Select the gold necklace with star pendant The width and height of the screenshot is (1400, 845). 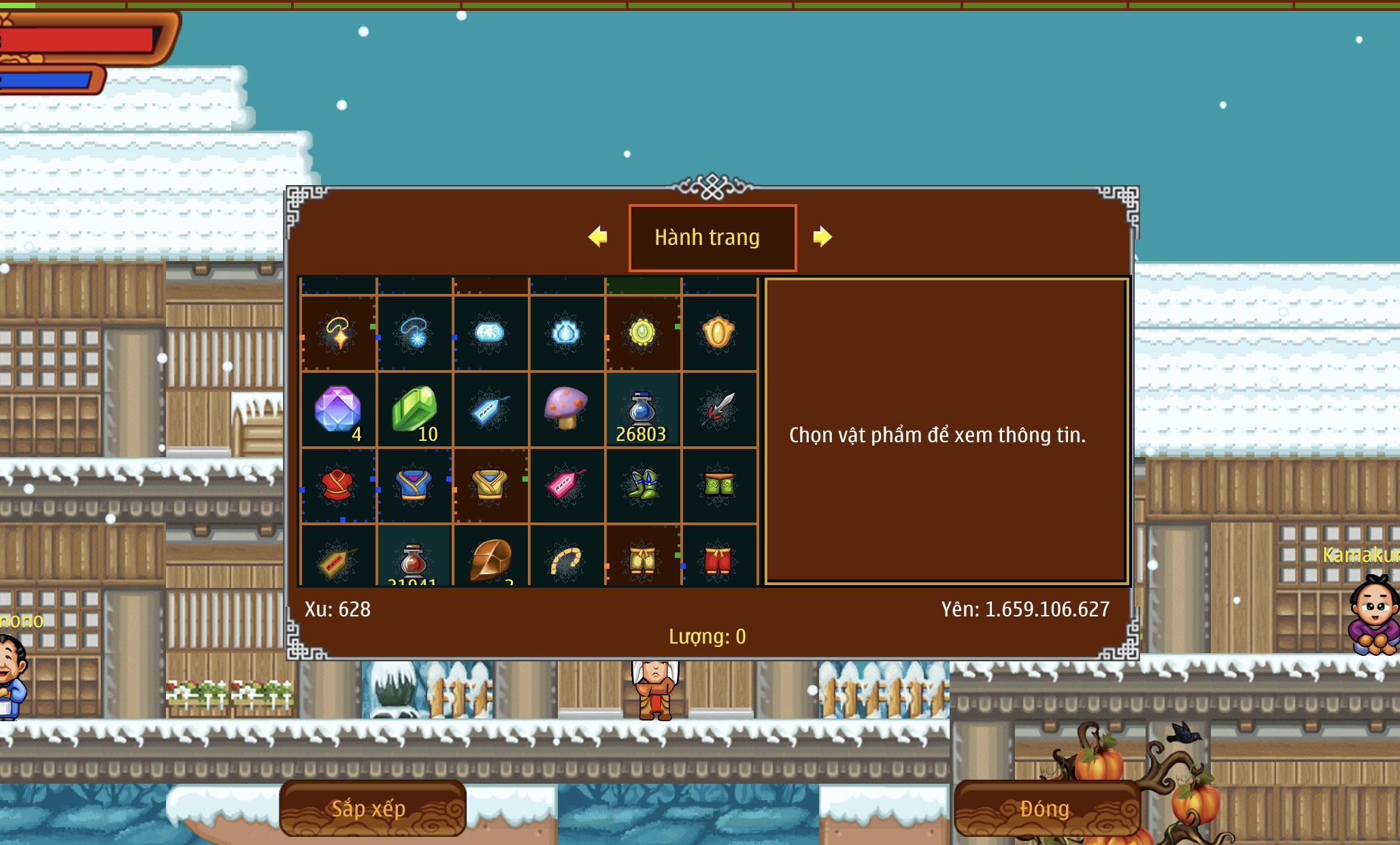point(338,333)
